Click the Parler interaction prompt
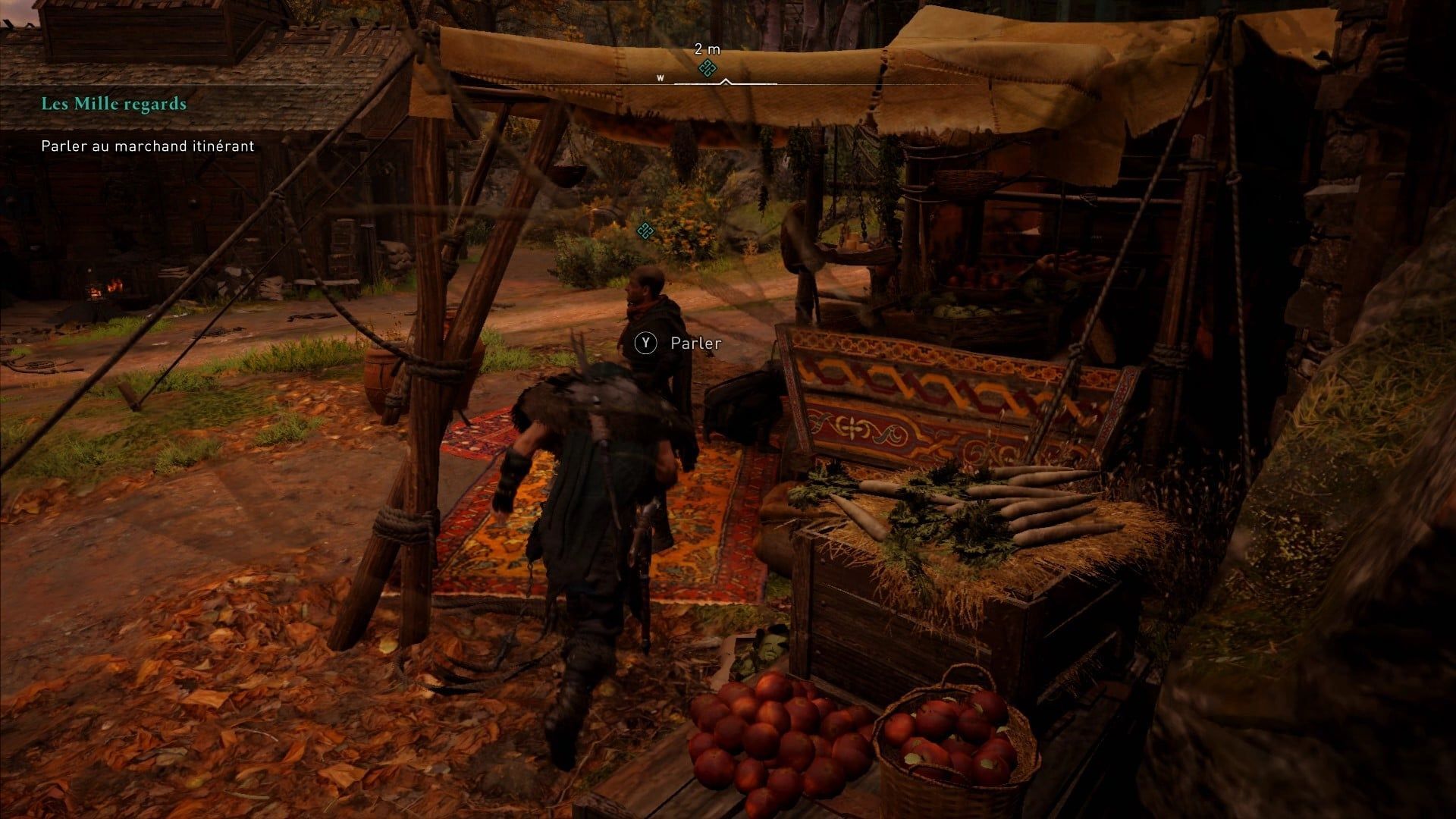The height and width of the screenshot is (819, 1456). [x=693, y=343]
